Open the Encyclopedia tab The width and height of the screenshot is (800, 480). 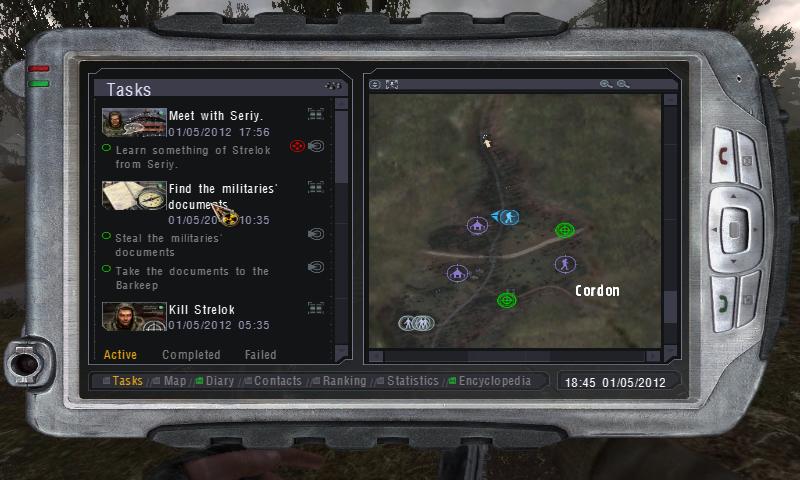click(x=494, y=381)
